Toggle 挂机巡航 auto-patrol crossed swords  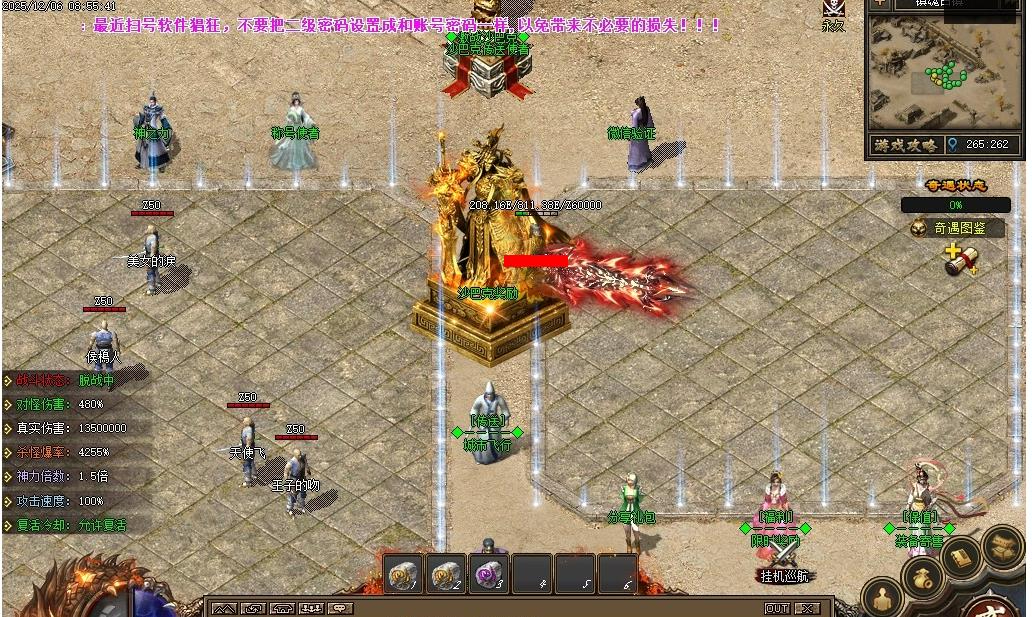pyautogui.click(x=783, y=558)
